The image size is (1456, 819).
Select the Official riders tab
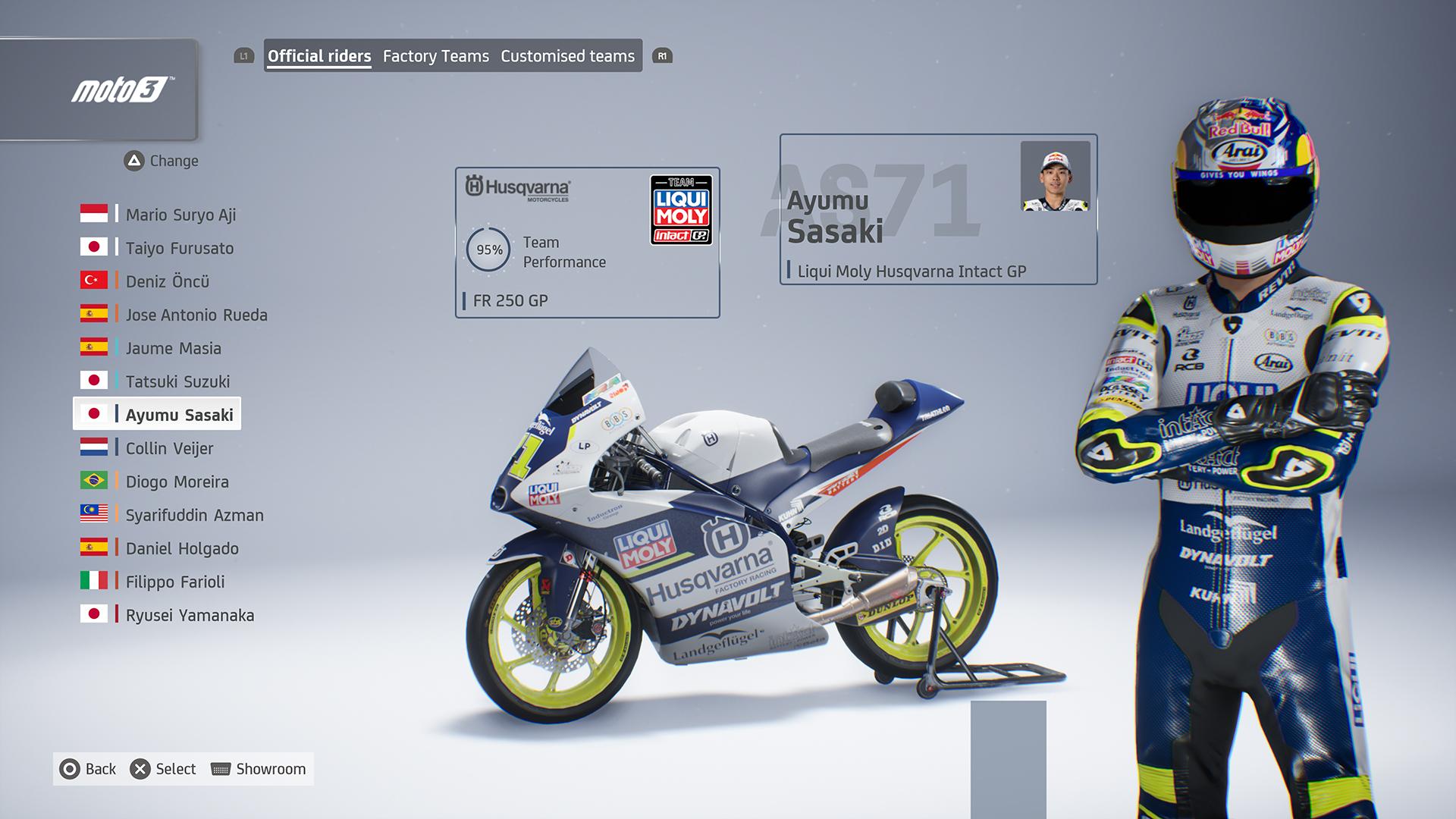318,55
